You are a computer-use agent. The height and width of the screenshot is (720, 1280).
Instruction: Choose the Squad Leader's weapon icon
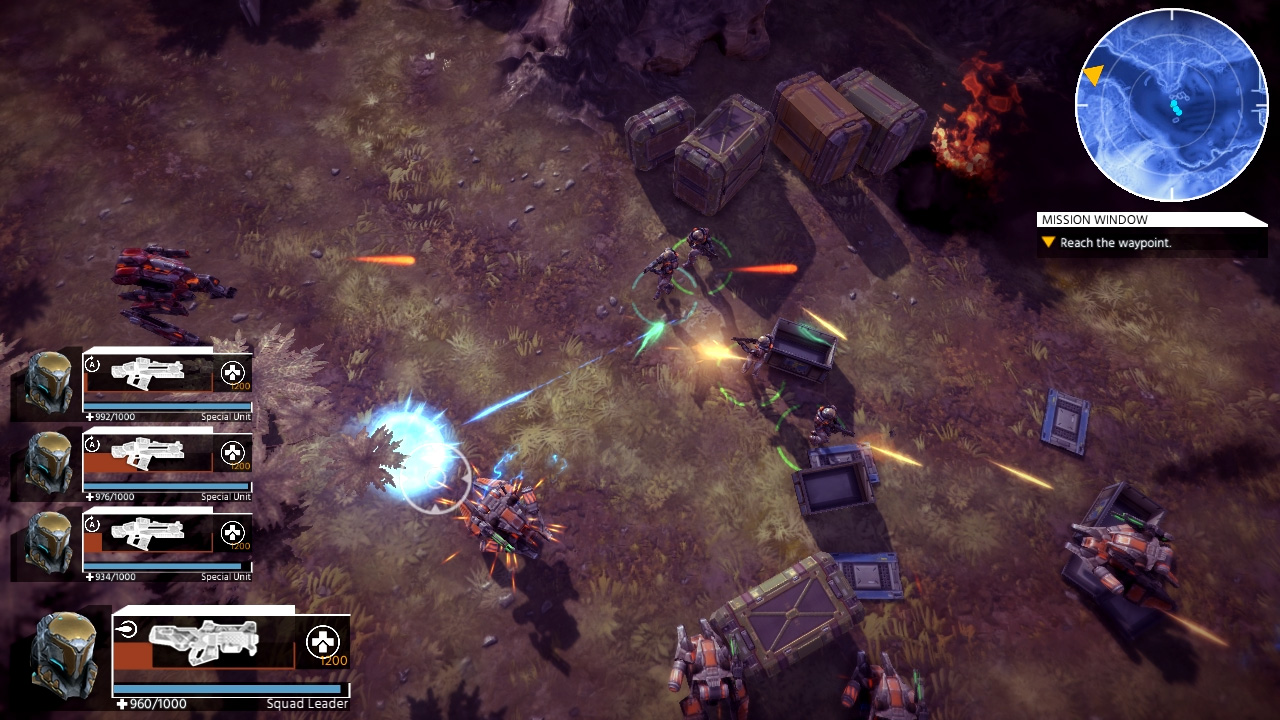coord(204,641)
